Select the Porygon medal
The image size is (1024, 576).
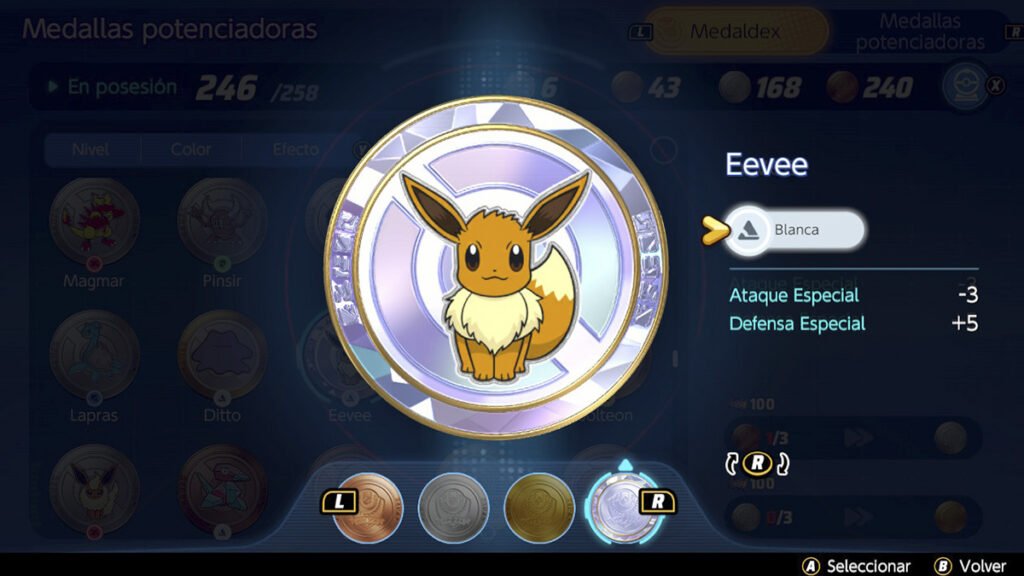pyautogui.click(x=221, y=487)
